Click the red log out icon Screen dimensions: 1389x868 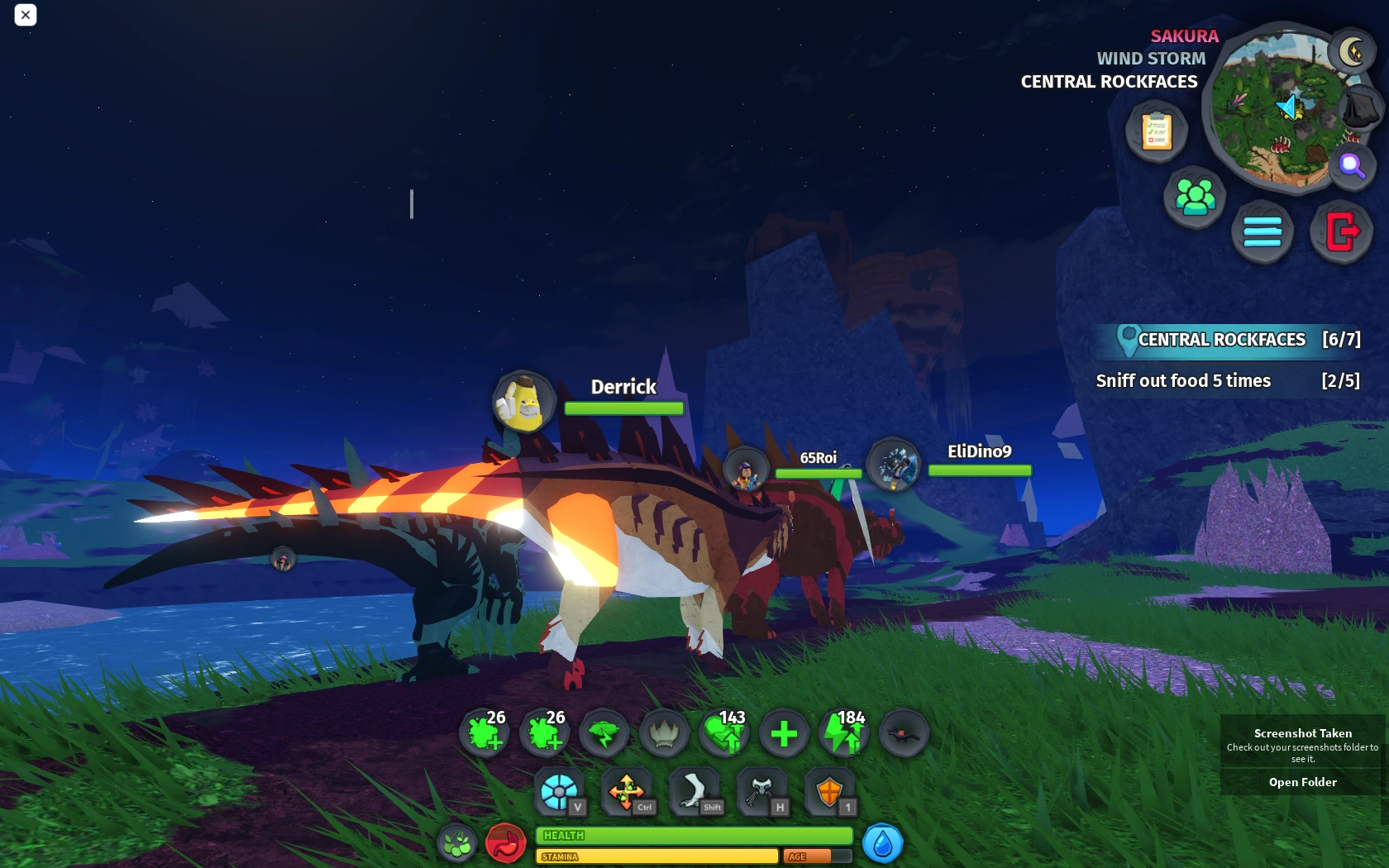[1341, 232]
